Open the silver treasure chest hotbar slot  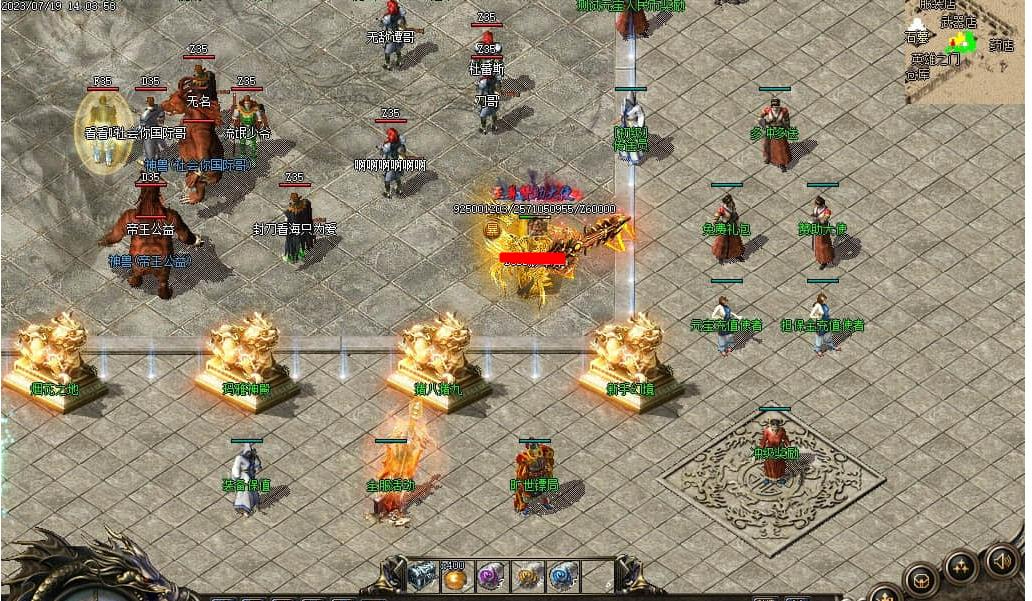422,577
